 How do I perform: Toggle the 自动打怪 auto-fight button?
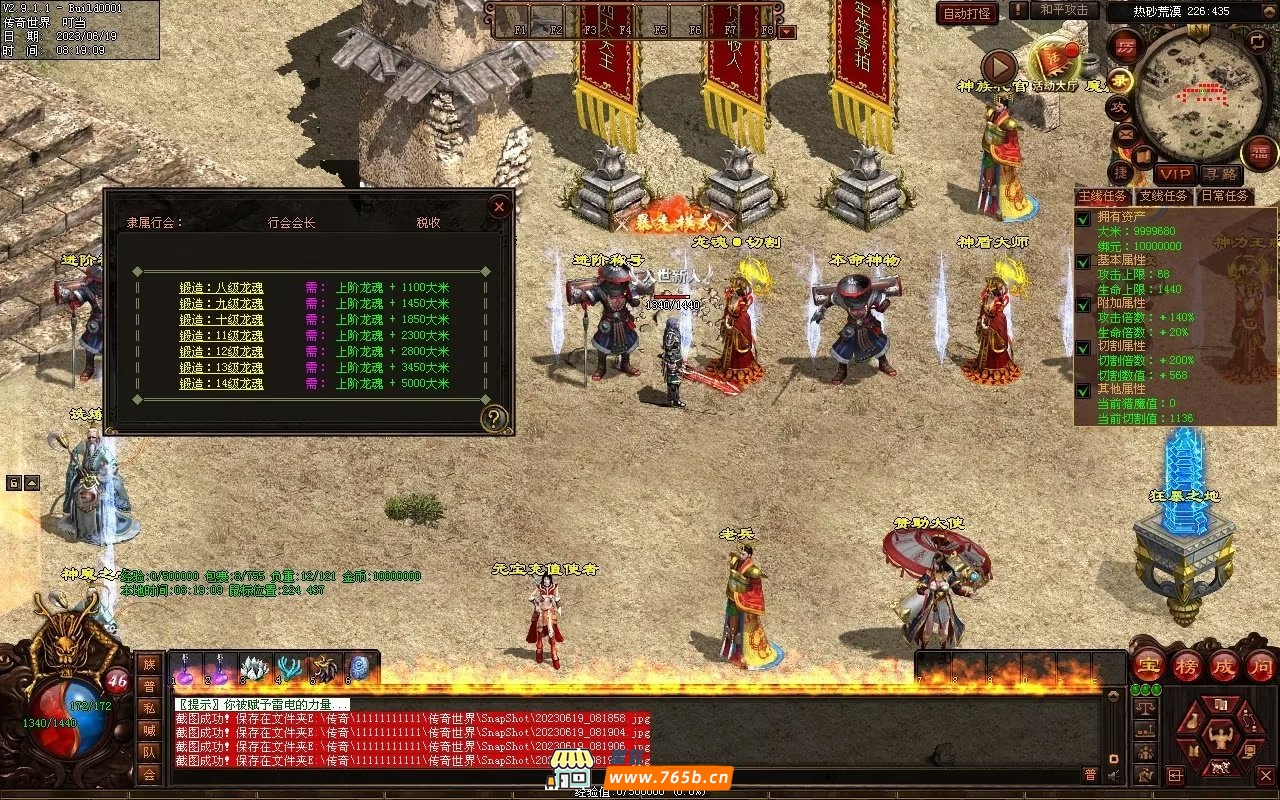pos(967,14)
